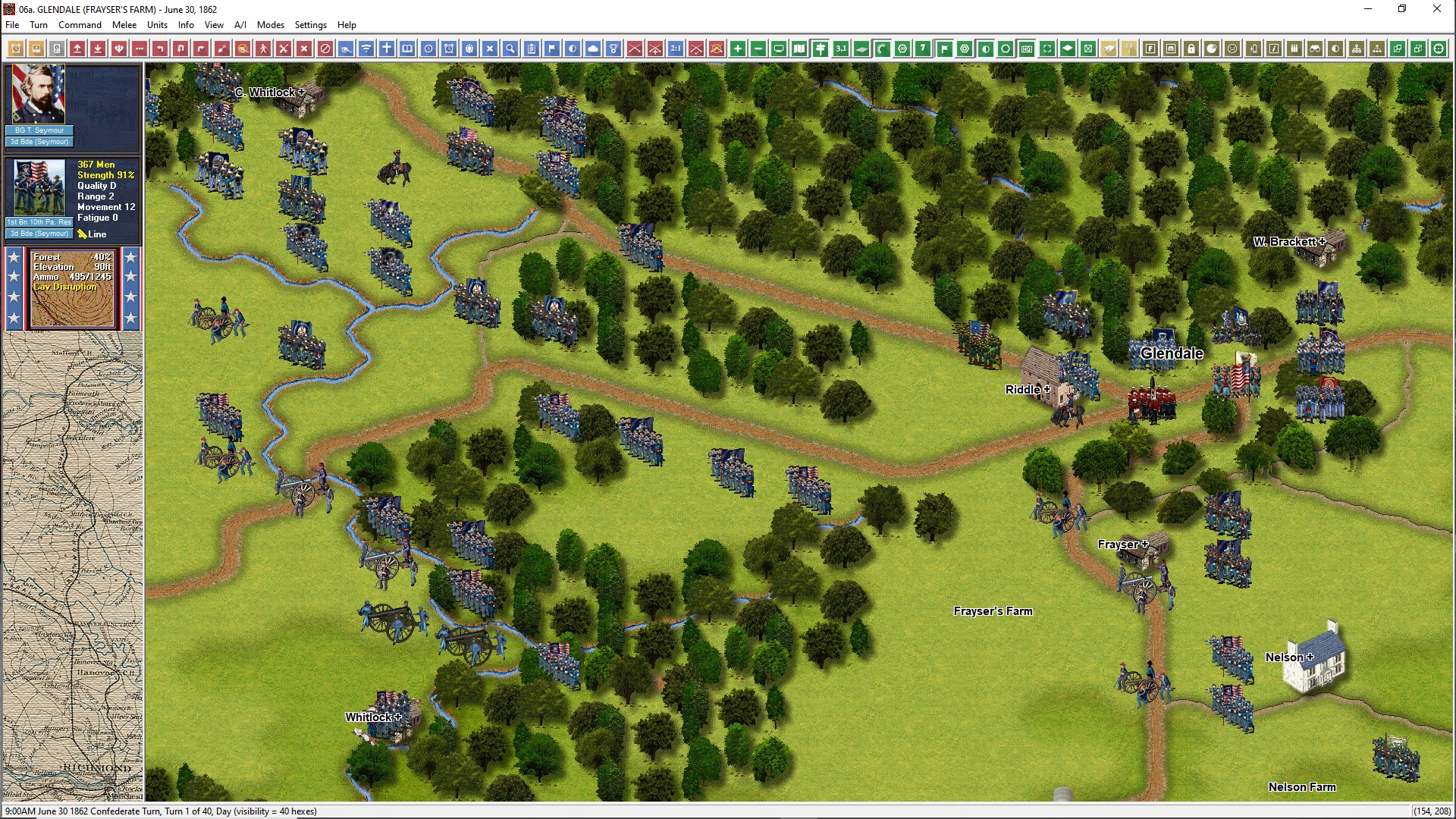Open the File menu
Image resolution: width=1456 pixels, height=819 pixels.
[12, 25]
